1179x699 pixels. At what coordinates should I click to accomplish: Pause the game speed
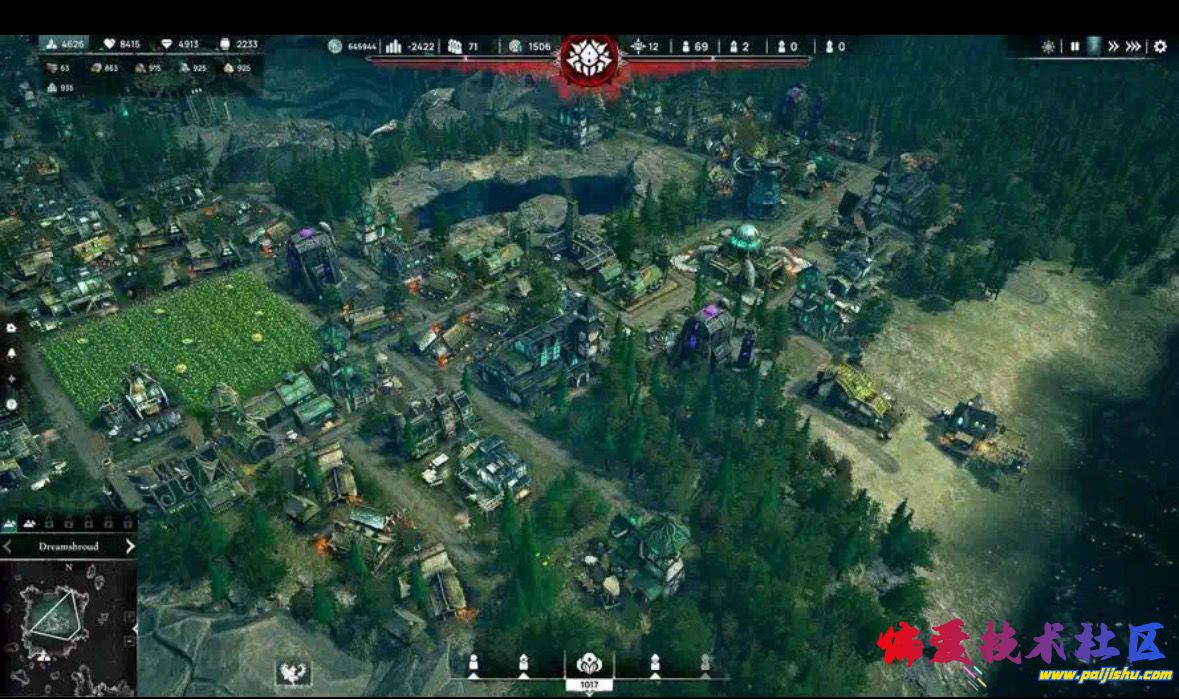(x=1074, y=47)
